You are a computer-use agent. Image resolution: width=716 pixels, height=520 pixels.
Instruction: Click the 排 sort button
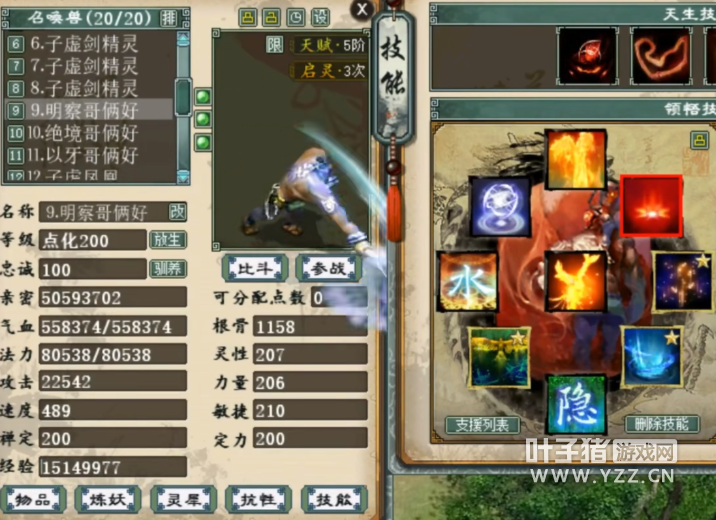pyautogui.click(x=169, y=17)
